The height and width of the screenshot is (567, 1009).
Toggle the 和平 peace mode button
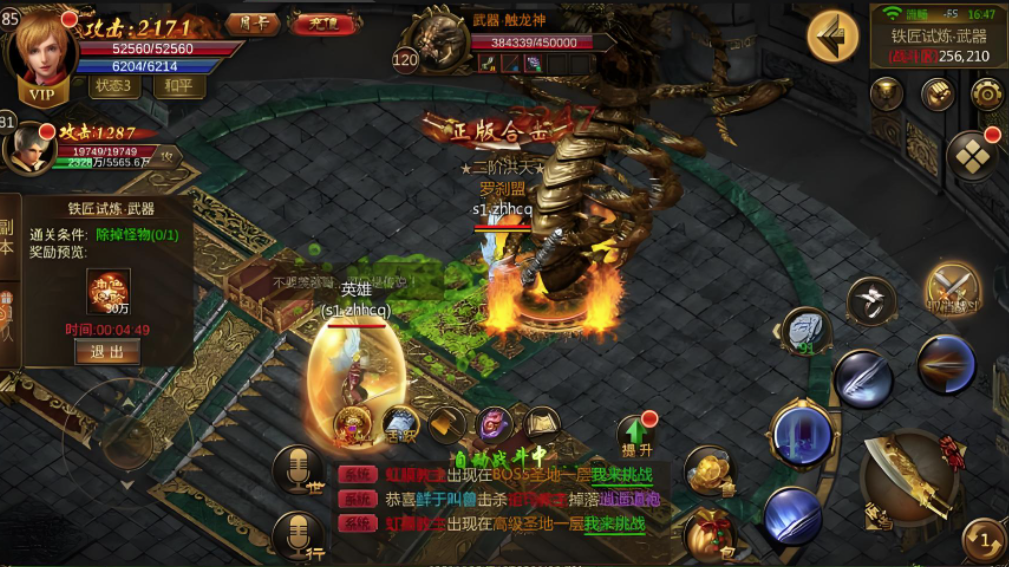[180, 86]
